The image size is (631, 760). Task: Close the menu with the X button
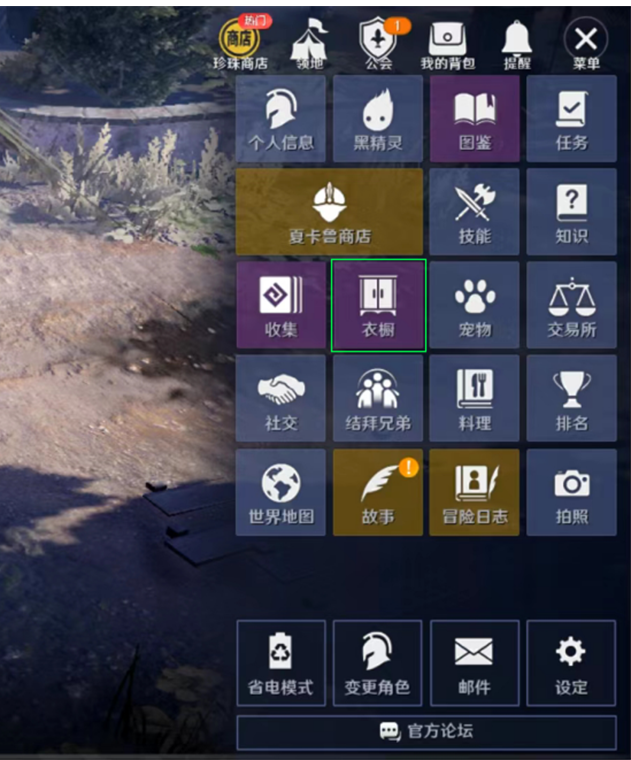click(586, 42)
